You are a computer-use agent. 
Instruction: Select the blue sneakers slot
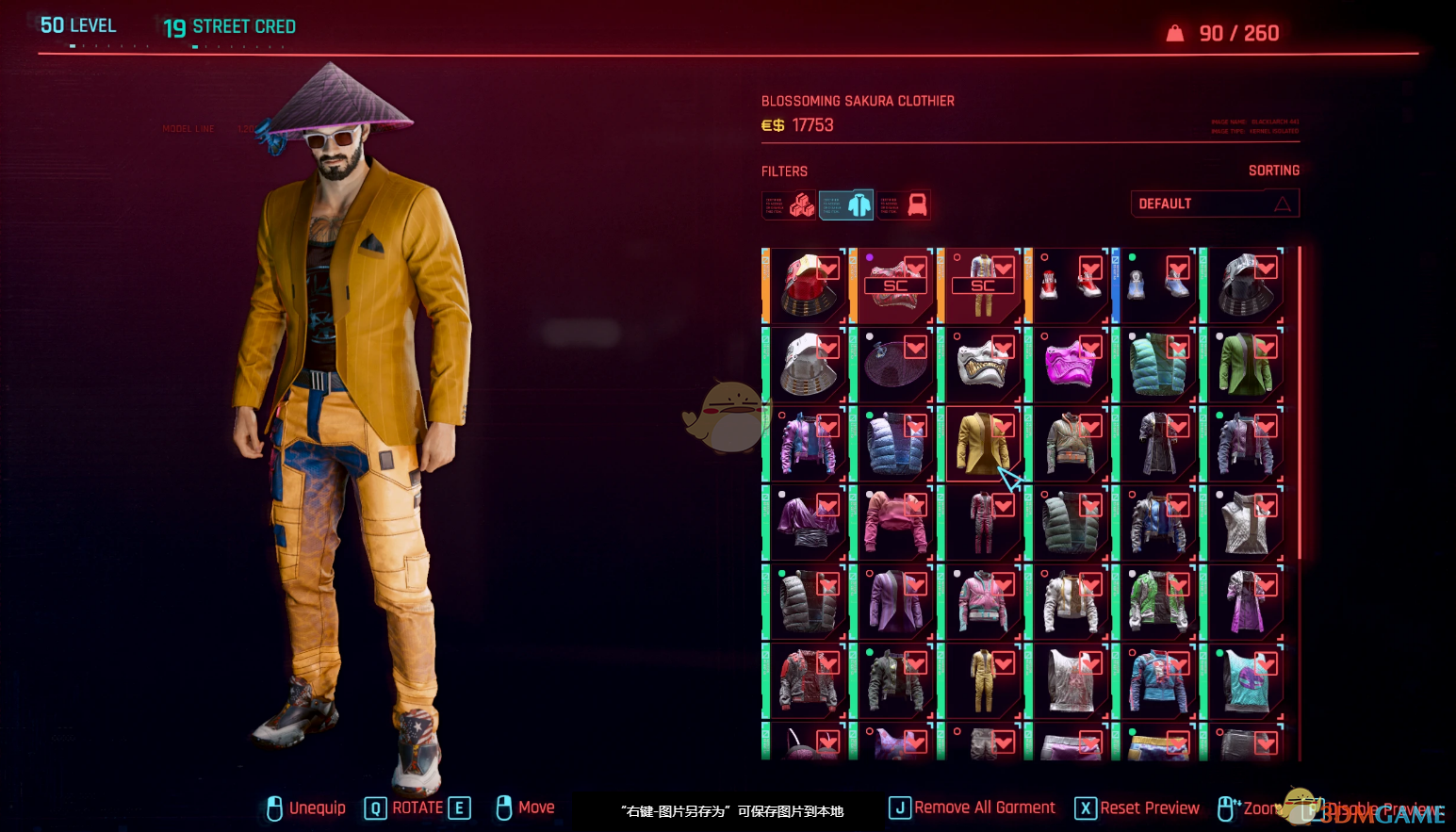coord(1157,285)
